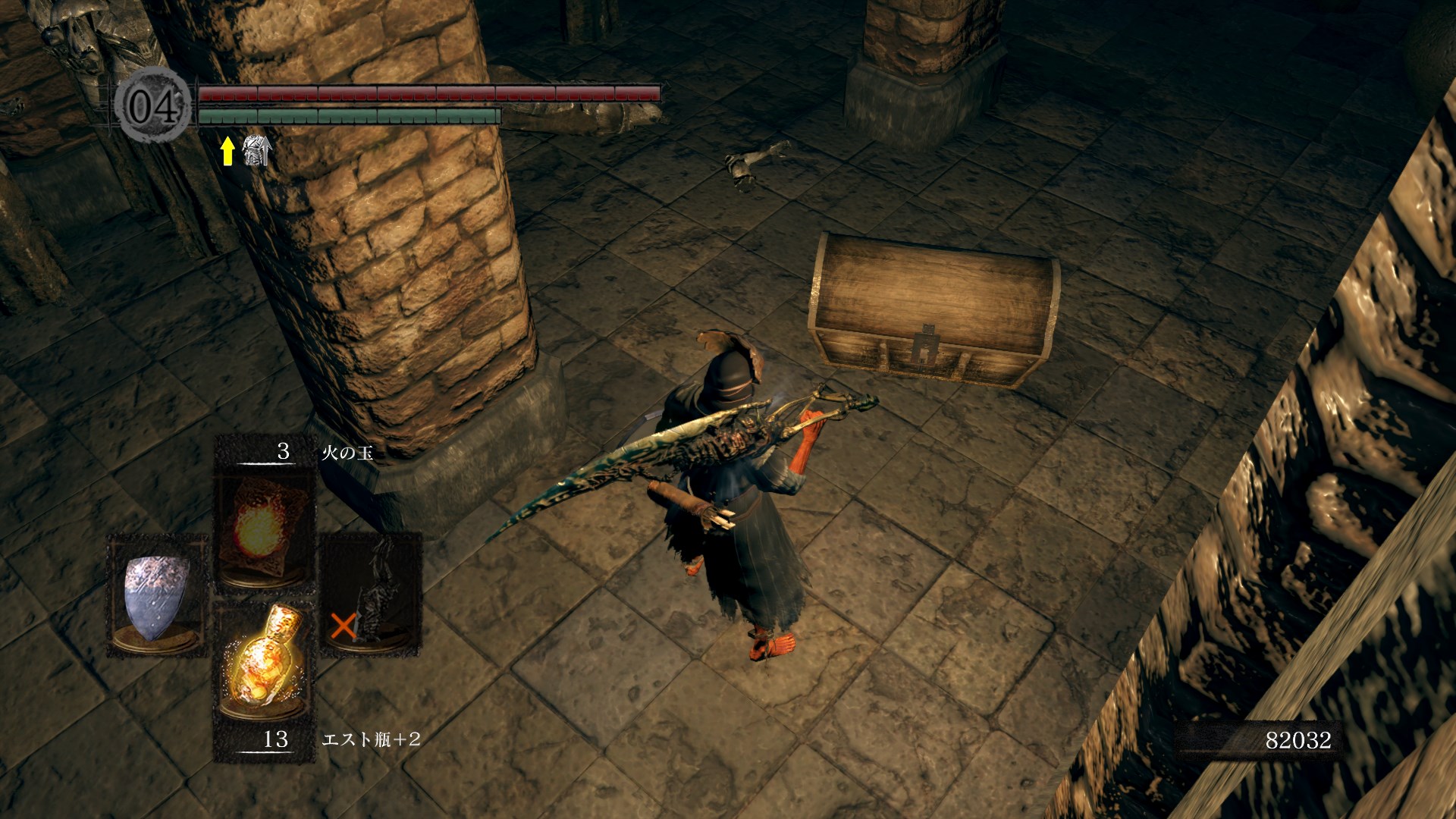Click the humanity counter circle
Viewport: 1456px width, 819px height.
click(x=155, y=105)
